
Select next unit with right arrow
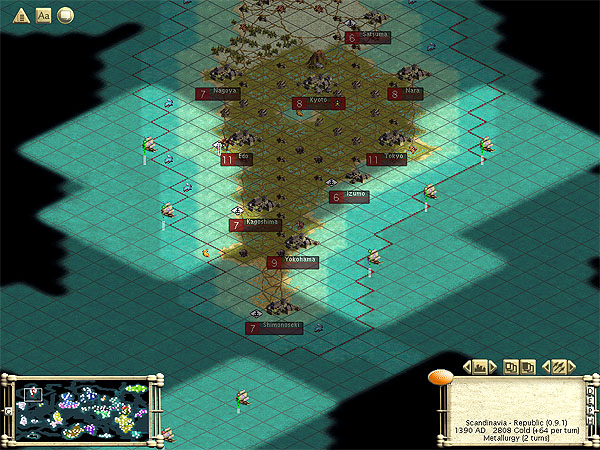click(571, 367)
